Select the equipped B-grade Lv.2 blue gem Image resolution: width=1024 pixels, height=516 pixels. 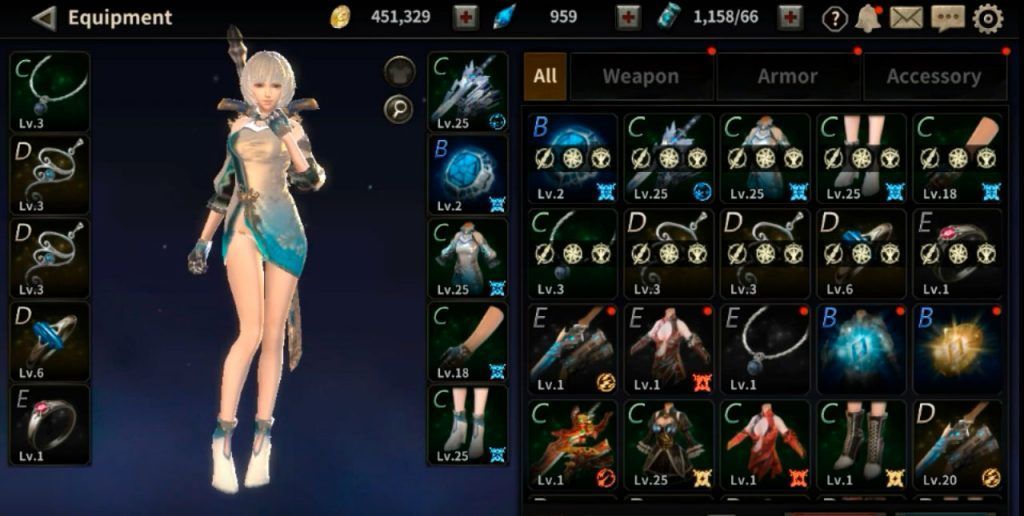(x=467, y=175)
